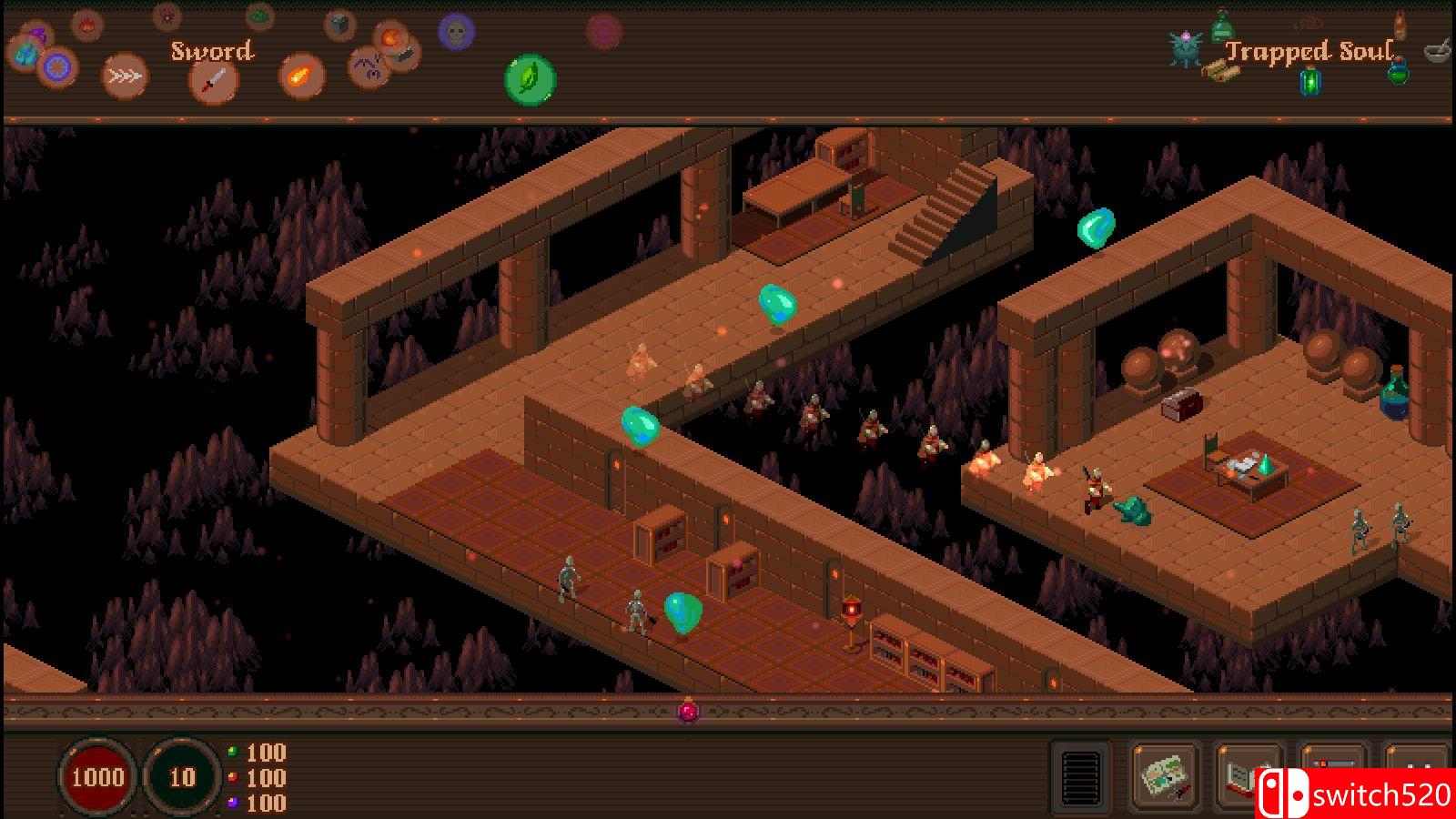The image size is (1456, 819).
Task: Click the 1000 gold coin display
Action: coord(100,778)
